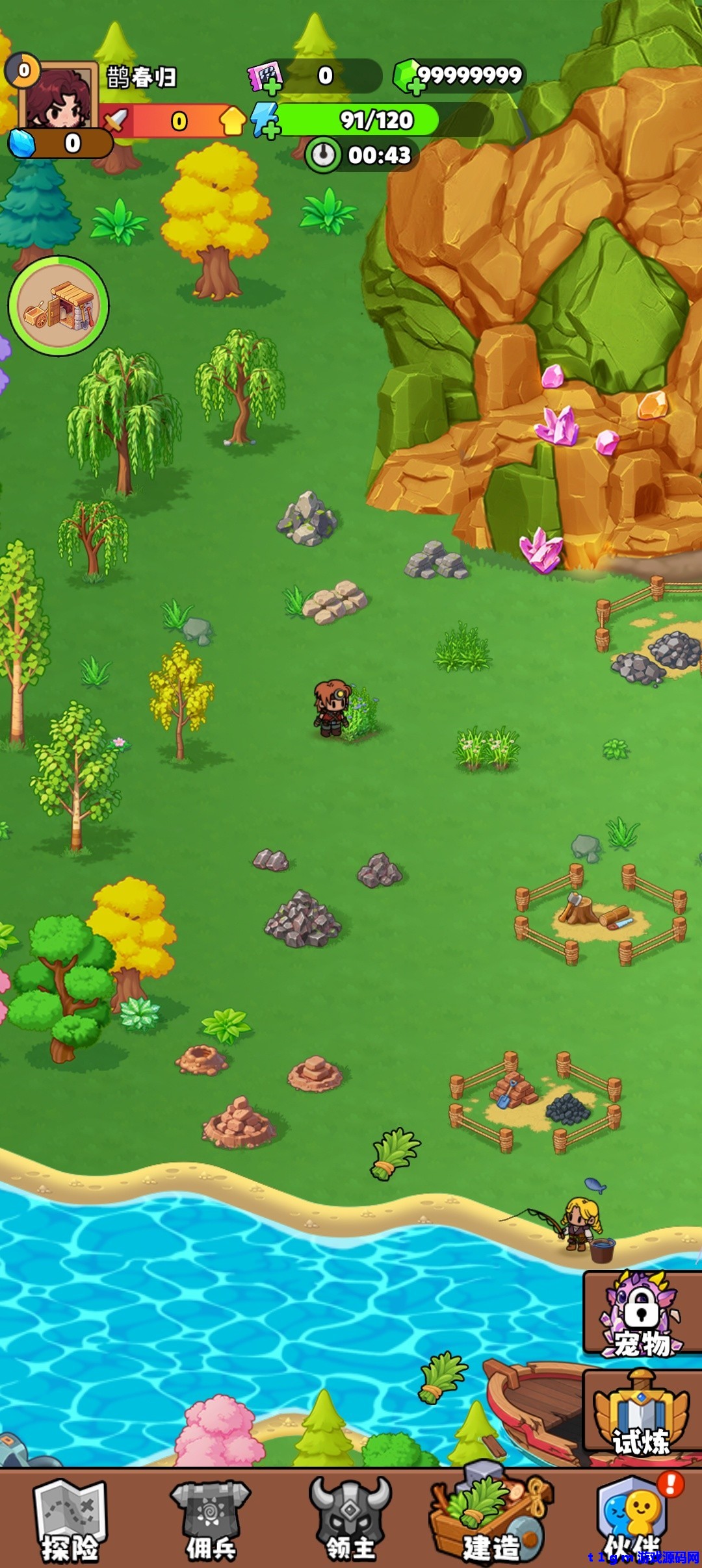The image size is (702, 1568).
Task: Tap the yellow house upgrade icon
Action: click(232, 121)
